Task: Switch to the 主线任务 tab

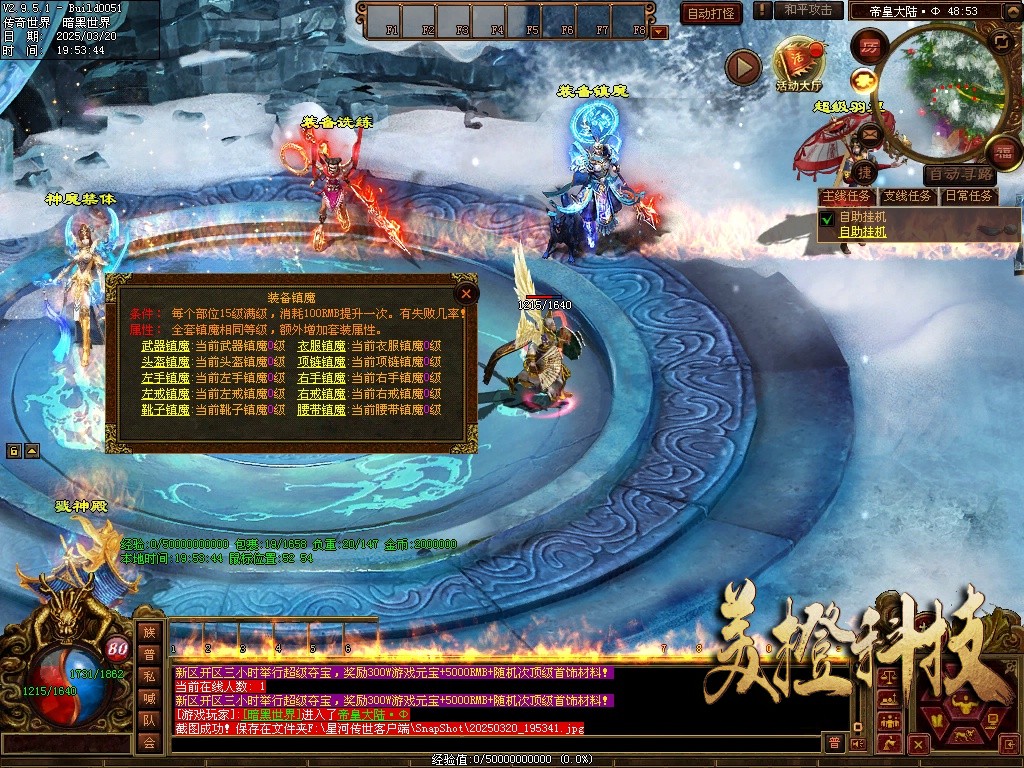Action: (846, 196)
